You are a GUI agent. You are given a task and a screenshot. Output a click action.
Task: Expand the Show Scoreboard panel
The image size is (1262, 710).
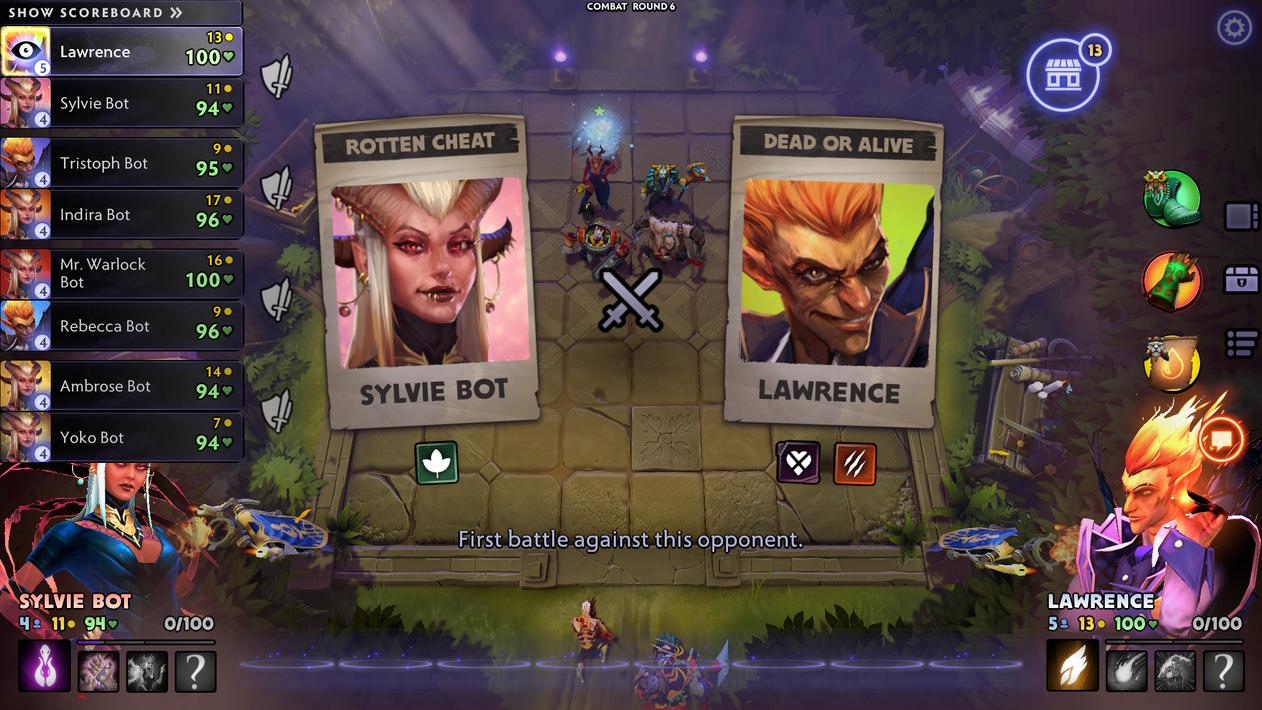tap(96, 13)
